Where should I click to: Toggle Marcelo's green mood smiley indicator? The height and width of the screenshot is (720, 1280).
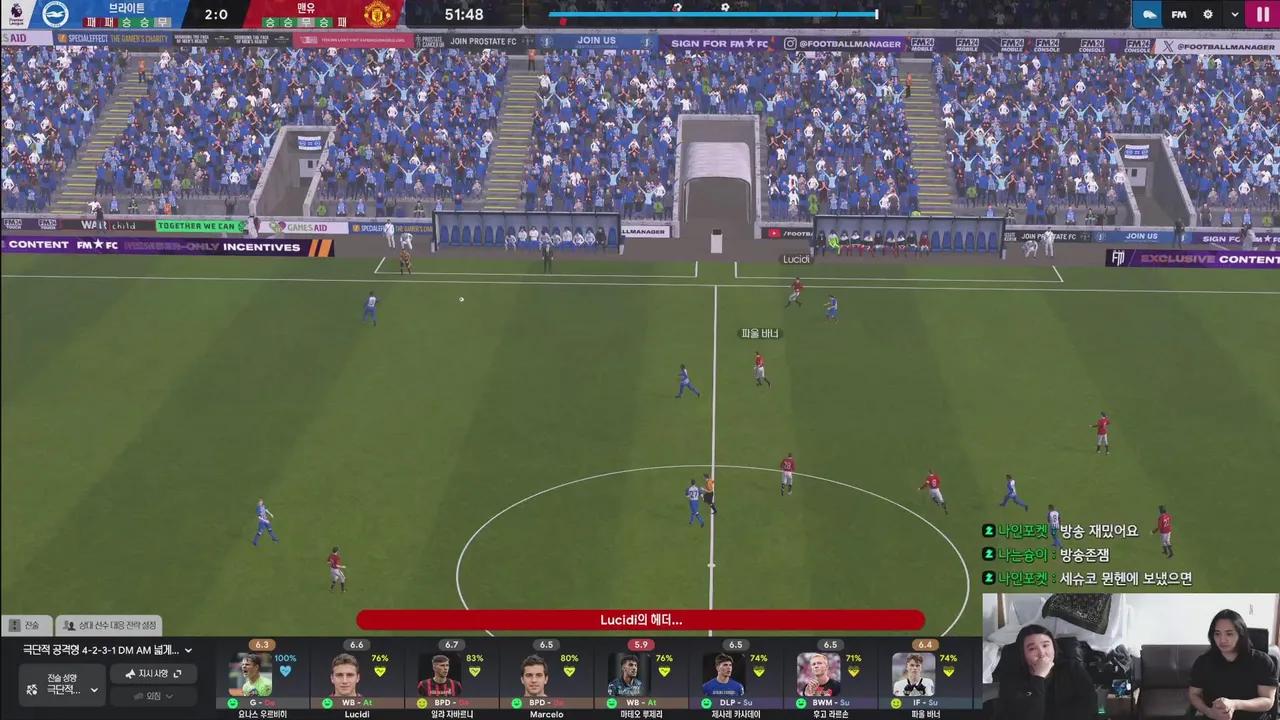coord(516,702)
